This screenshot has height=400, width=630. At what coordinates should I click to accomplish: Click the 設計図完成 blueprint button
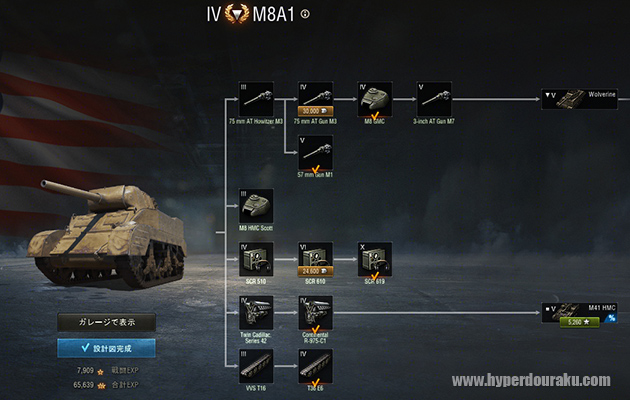point(105,347)
